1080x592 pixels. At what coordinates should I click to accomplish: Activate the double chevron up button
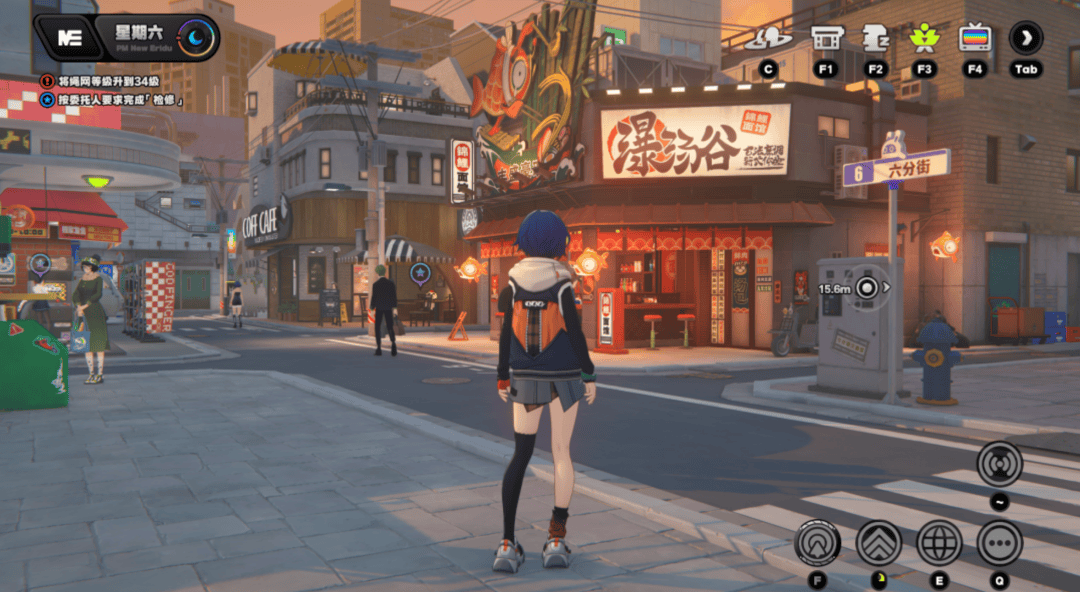(878, 543)
